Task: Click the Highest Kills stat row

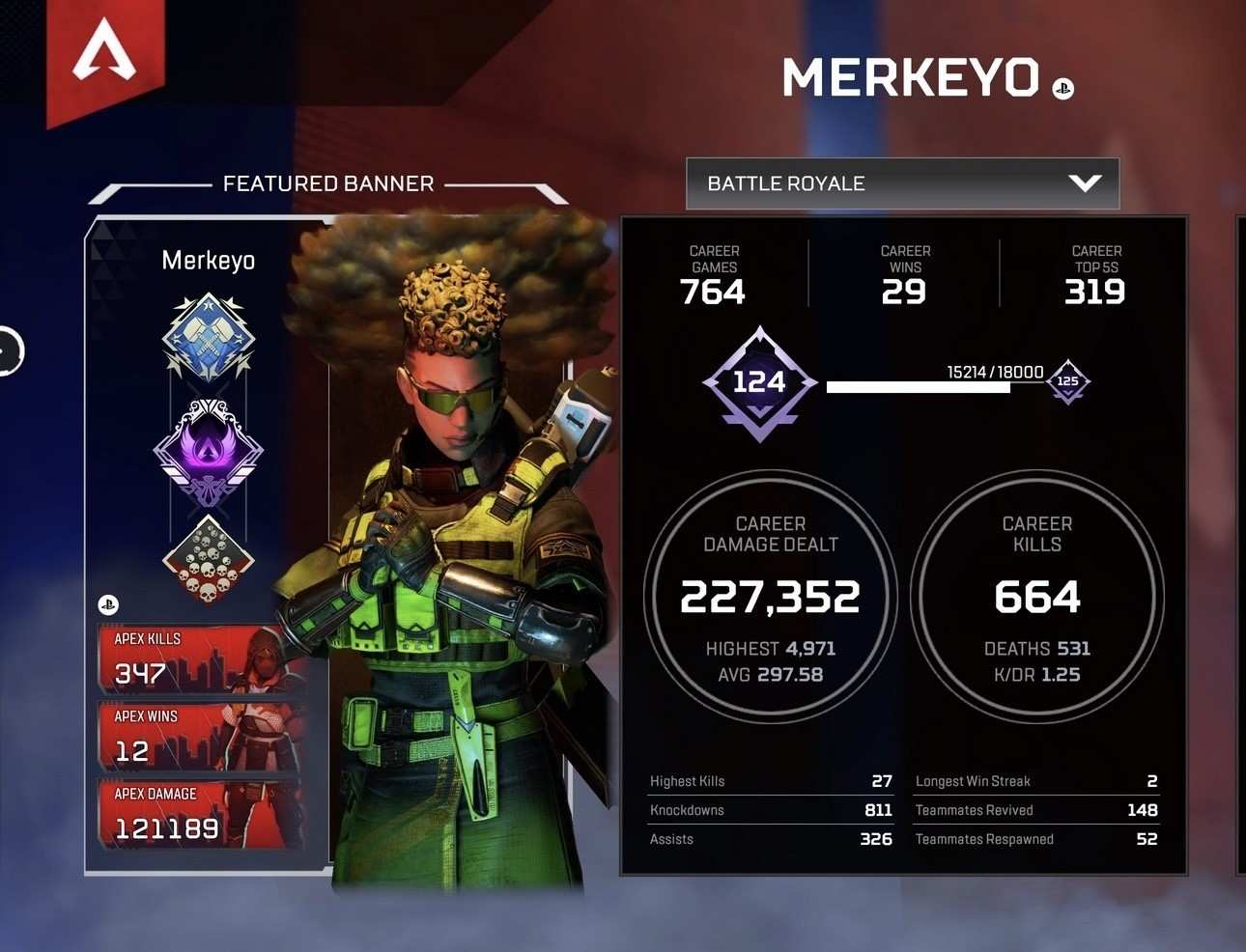Action: (770, 781)
